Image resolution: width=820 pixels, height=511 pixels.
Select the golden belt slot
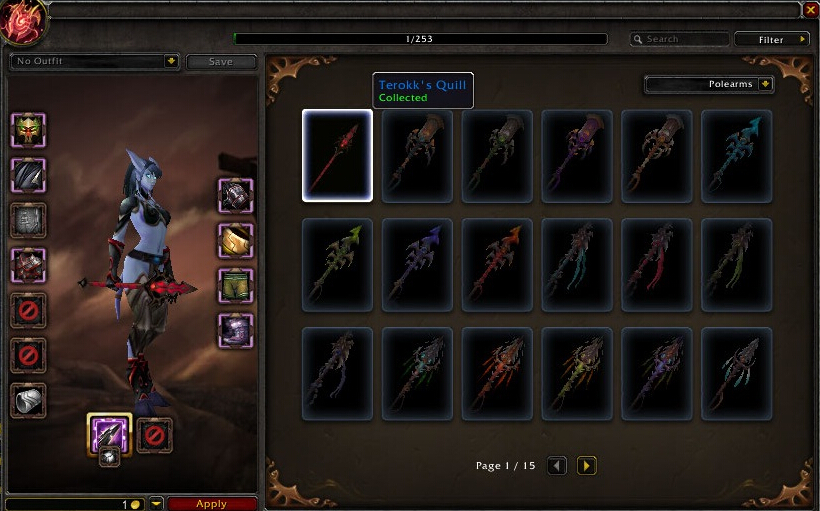tap(236, 240)
